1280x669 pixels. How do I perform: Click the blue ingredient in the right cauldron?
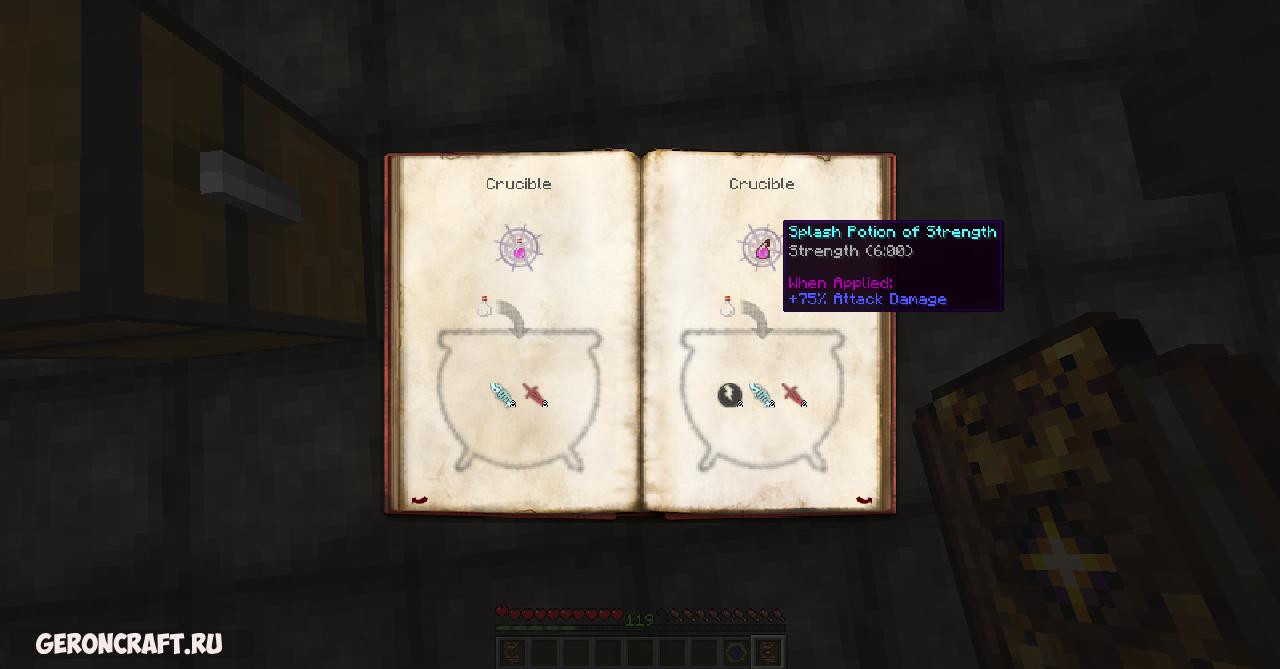(x=762, y=395)
